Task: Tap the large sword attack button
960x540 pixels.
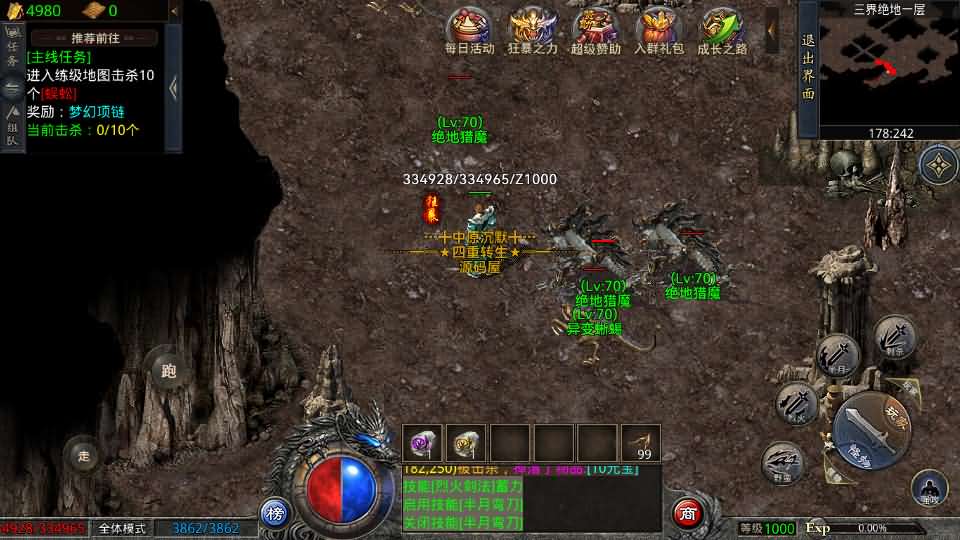Action: click(872, 423)
